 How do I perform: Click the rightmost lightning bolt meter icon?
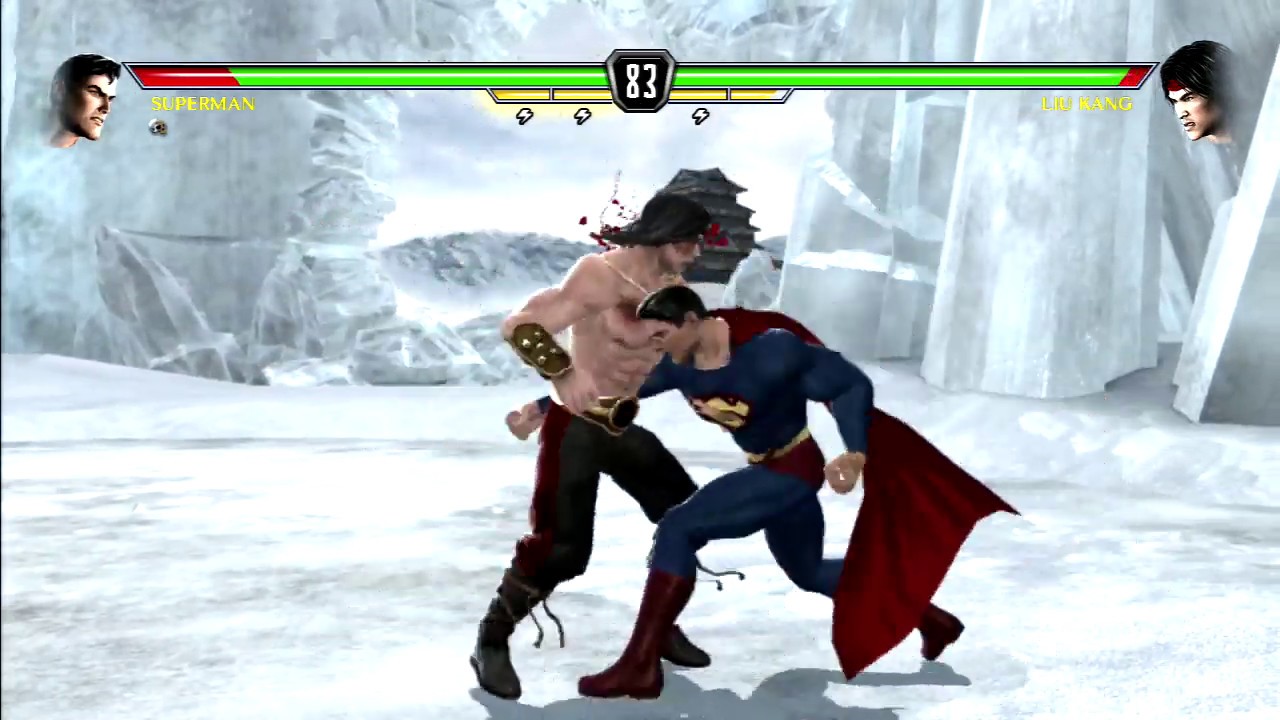pos(700,117)
